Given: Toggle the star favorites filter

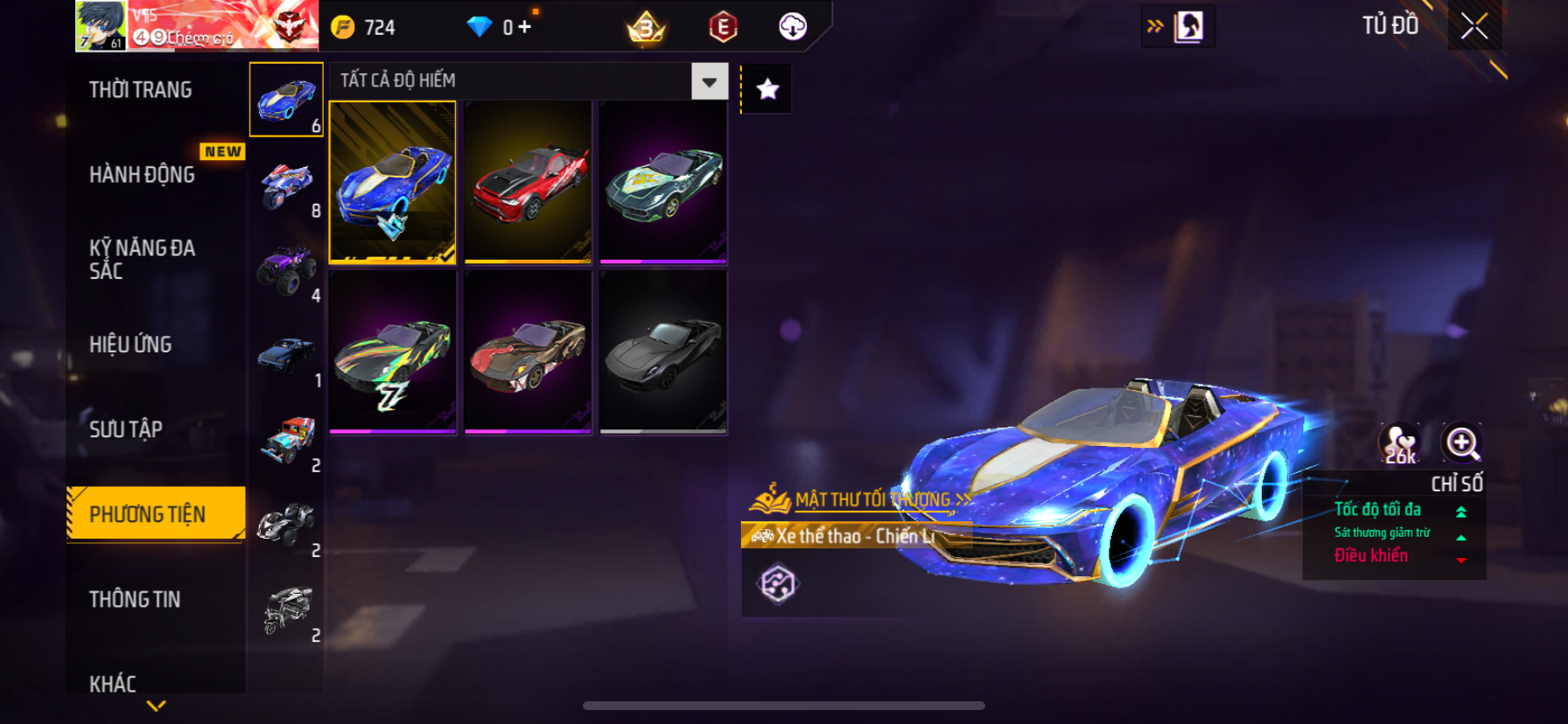Looking at the screenshot, I should point(767,89).
